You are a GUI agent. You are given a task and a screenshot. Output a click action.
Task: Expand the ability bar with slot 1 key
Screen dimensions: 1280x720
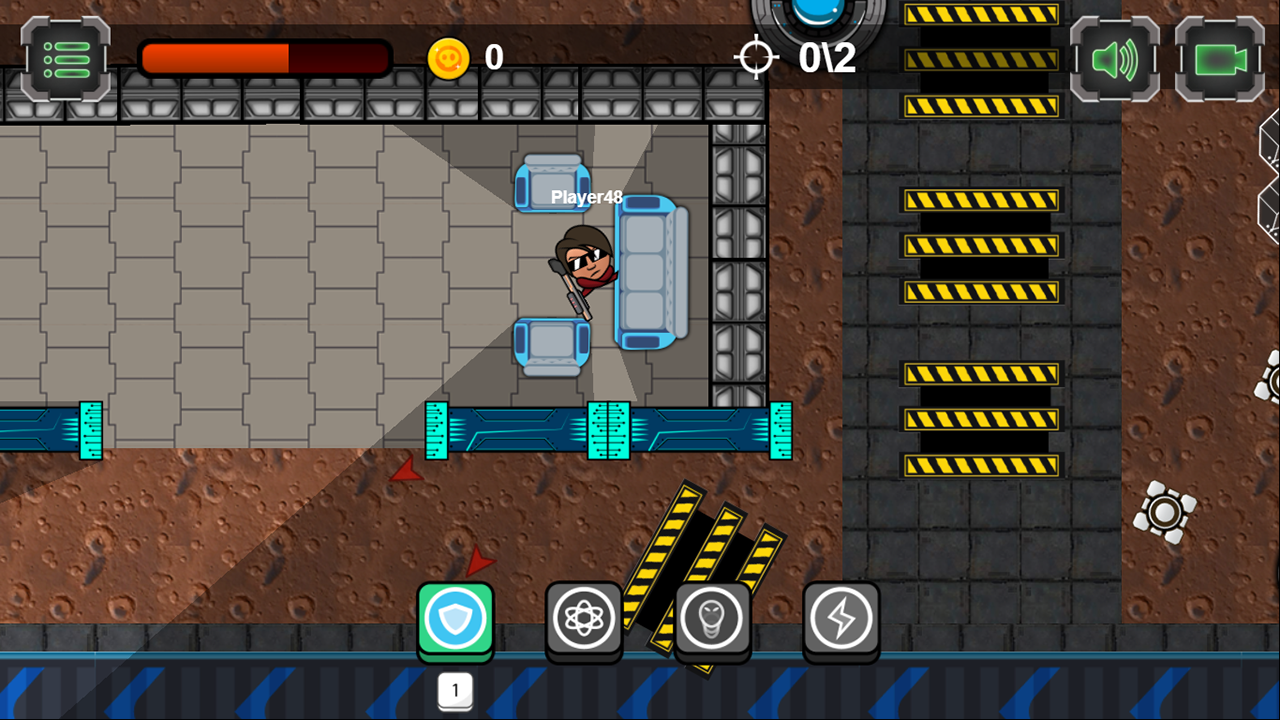pos(455,690)
